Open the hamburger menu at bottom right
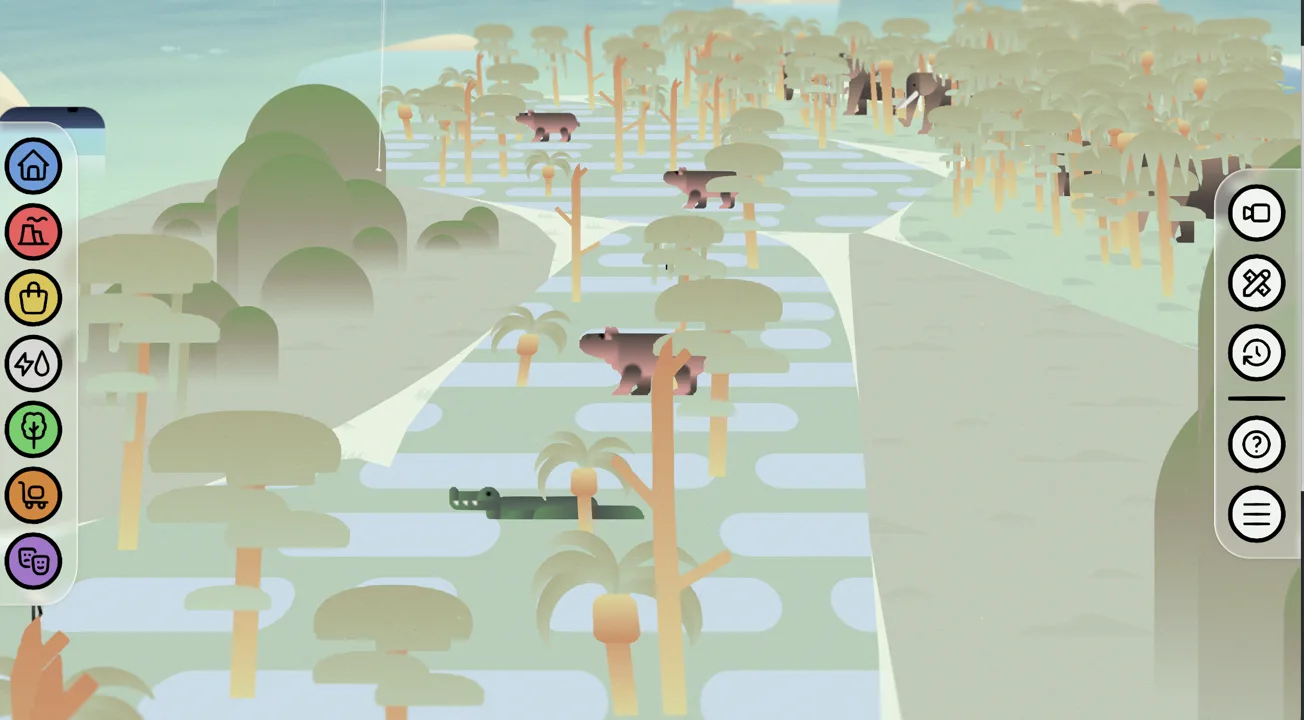1304x720 pixels. click(1256, 513)
